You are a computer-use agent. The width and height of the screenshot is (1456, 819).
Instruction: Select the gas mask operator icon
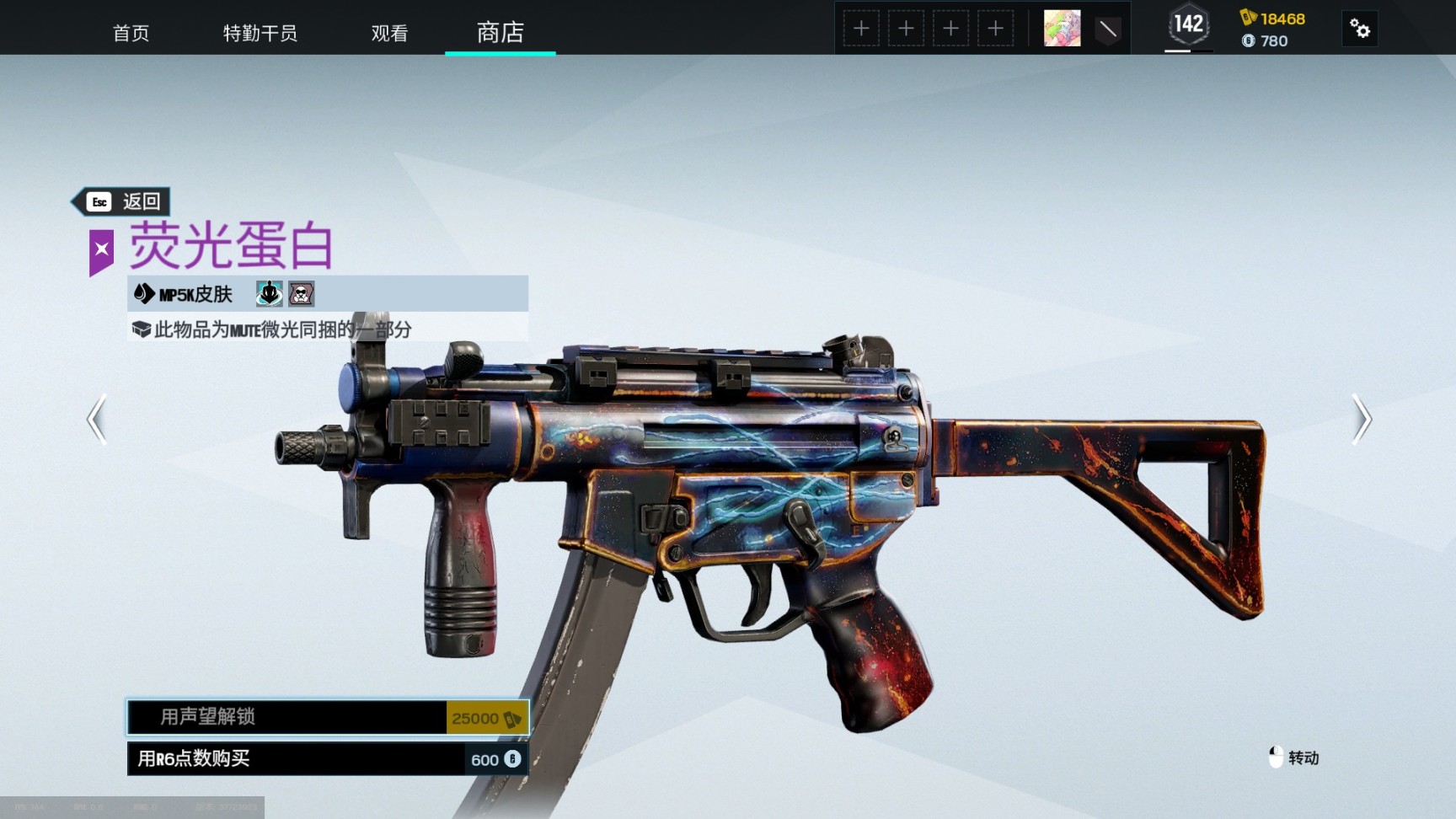(x=301, y=293)
